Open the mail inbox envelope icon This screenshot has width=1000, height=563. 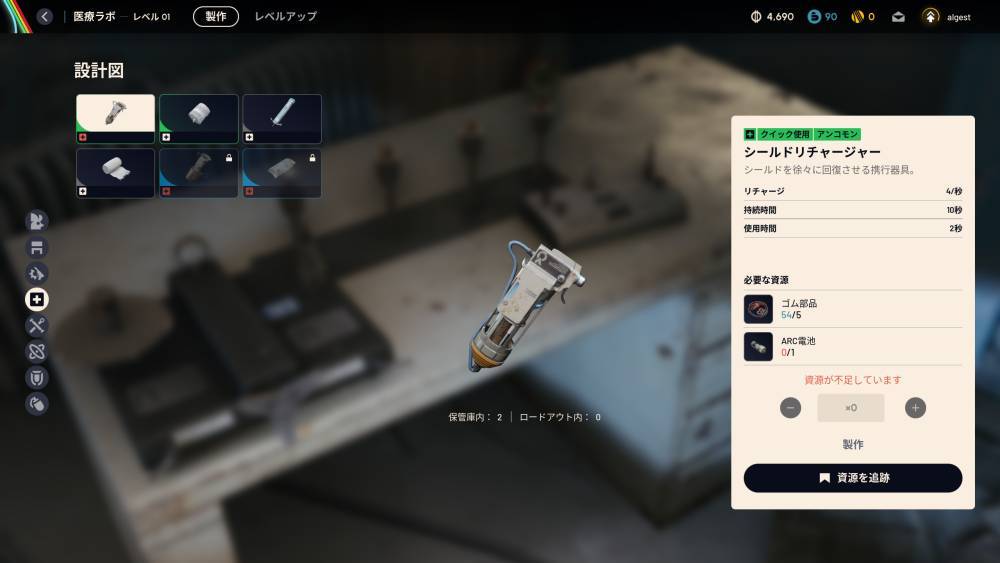pos(898,16)
